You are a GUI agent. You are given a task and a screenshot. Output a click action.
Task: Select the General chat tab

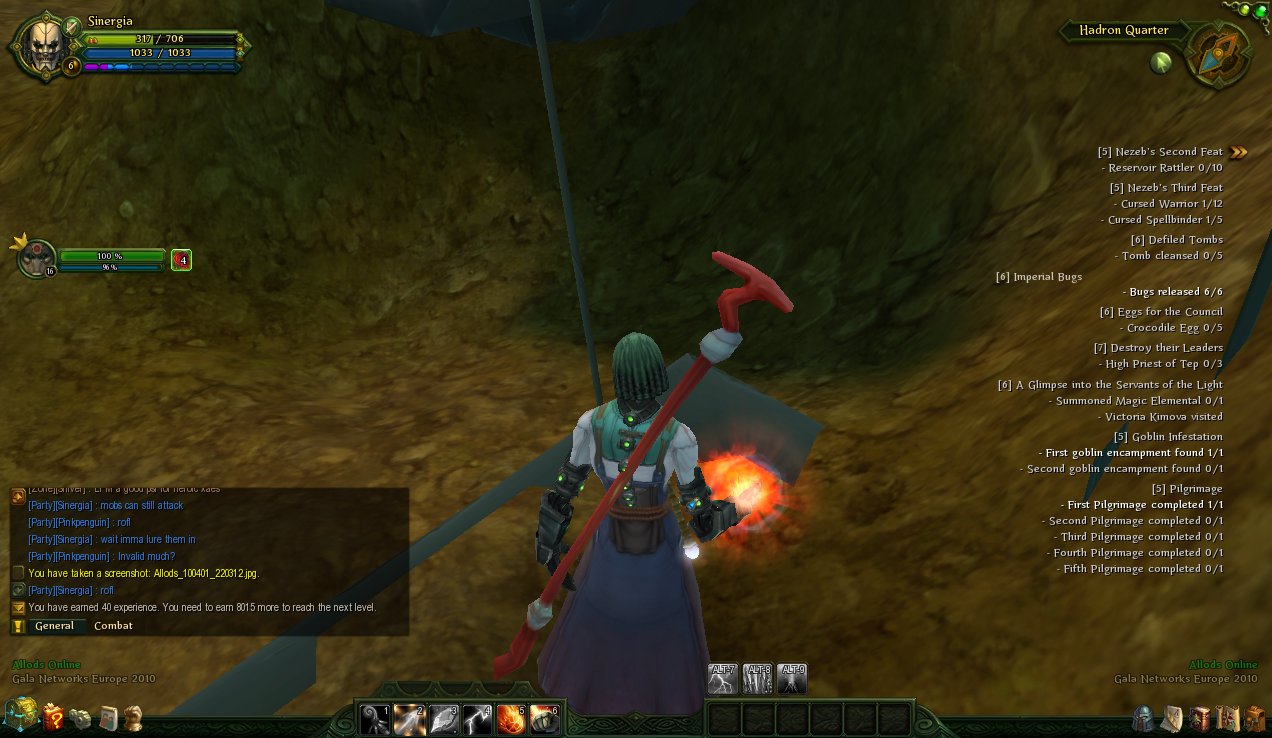(x=54, y=626)
